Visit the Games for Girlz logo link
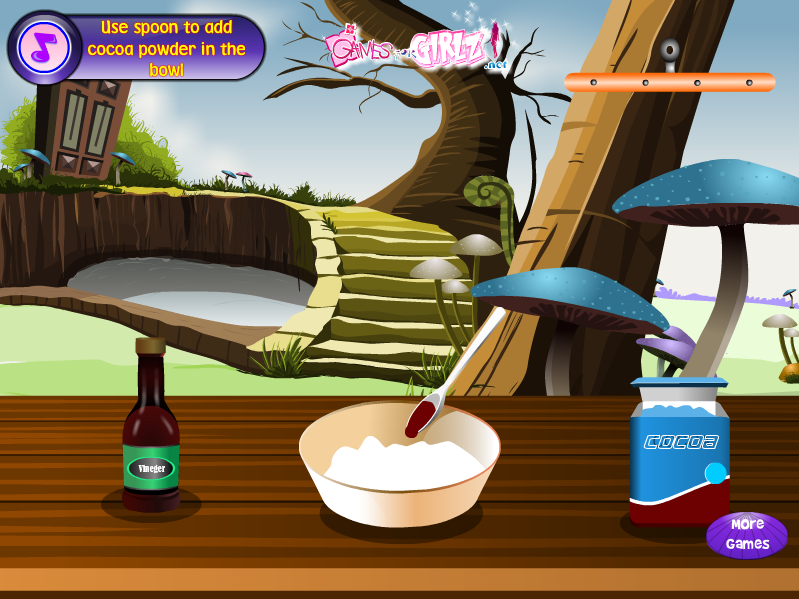The height and width of the screenshot is (599, 799). [x=413, y=48]
